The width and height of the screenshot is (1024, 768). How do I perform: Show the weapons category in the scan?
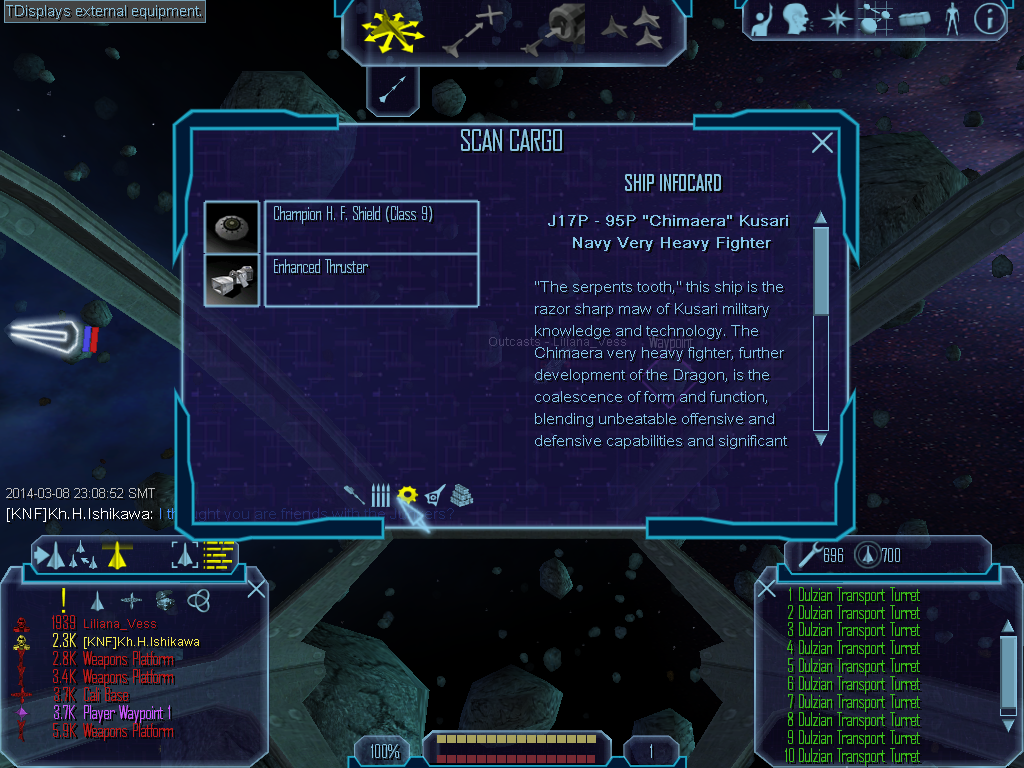pyautogui.click(x=354, y=495)
